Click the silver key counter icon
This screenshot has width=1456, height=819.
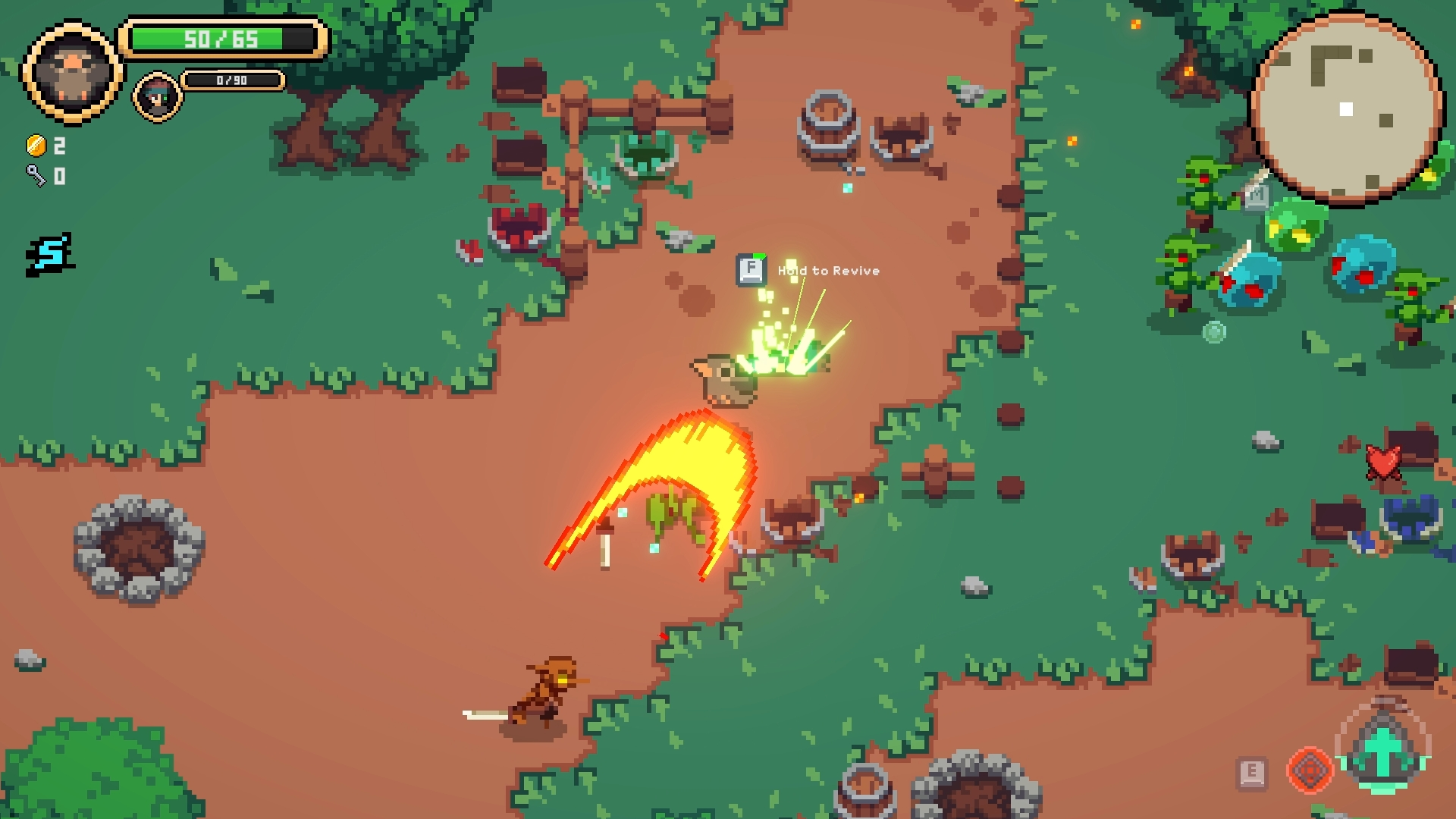point(36,176)
